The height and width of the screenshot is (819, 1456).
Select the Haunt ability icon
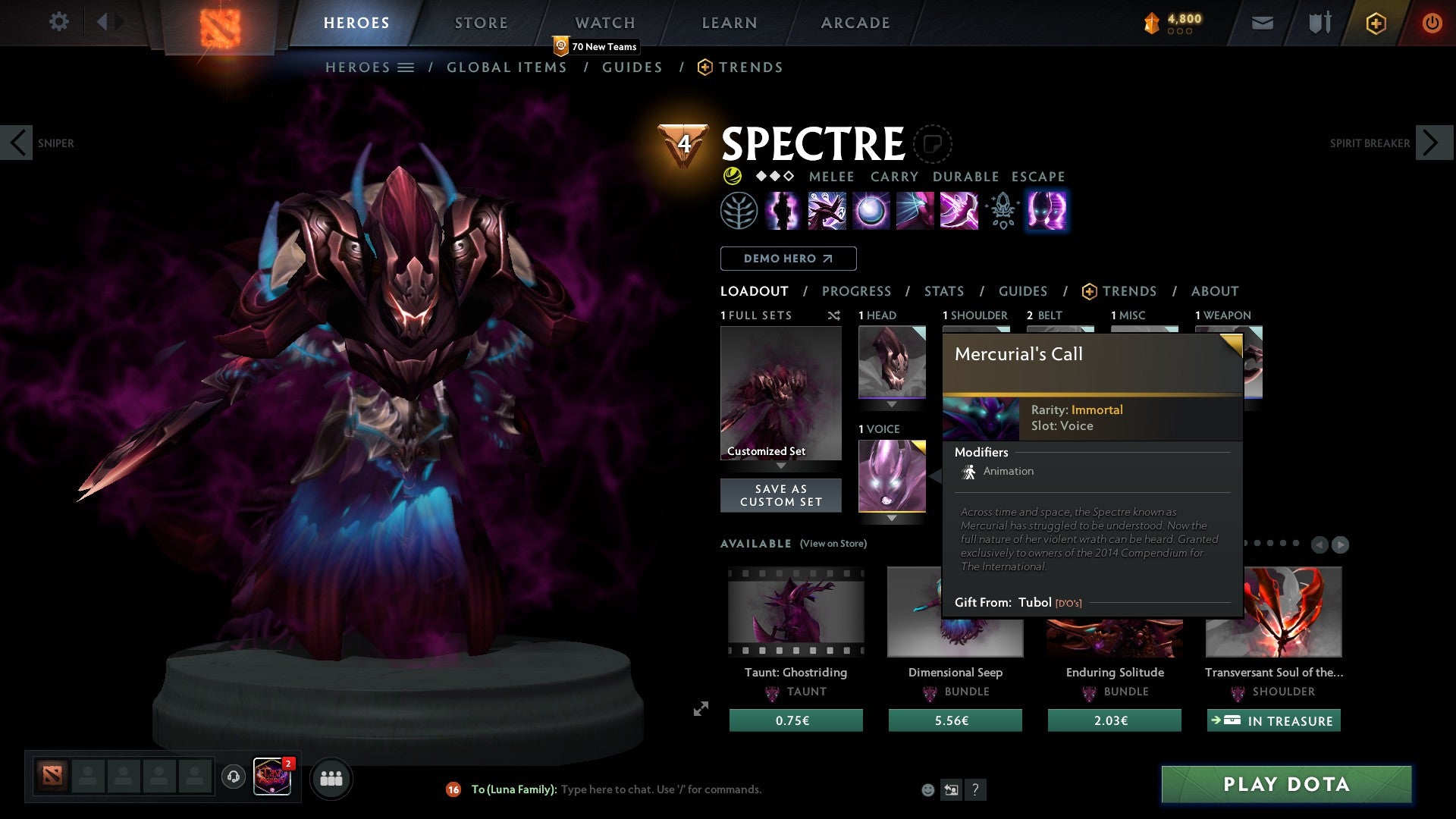(x=1046, y=212)
